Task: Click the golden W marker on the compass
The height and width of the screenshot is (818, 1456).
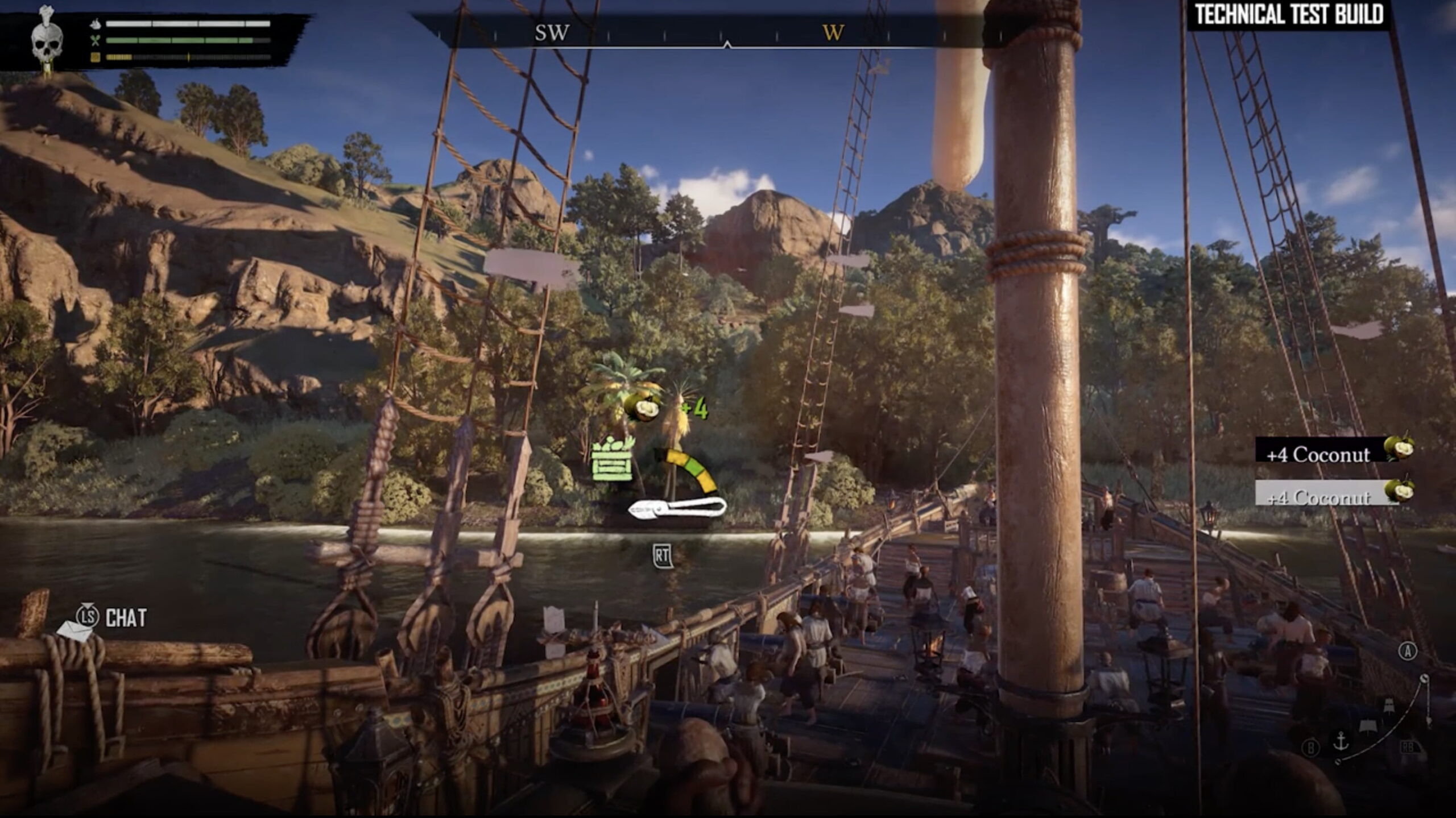Action: click(833, 33)
